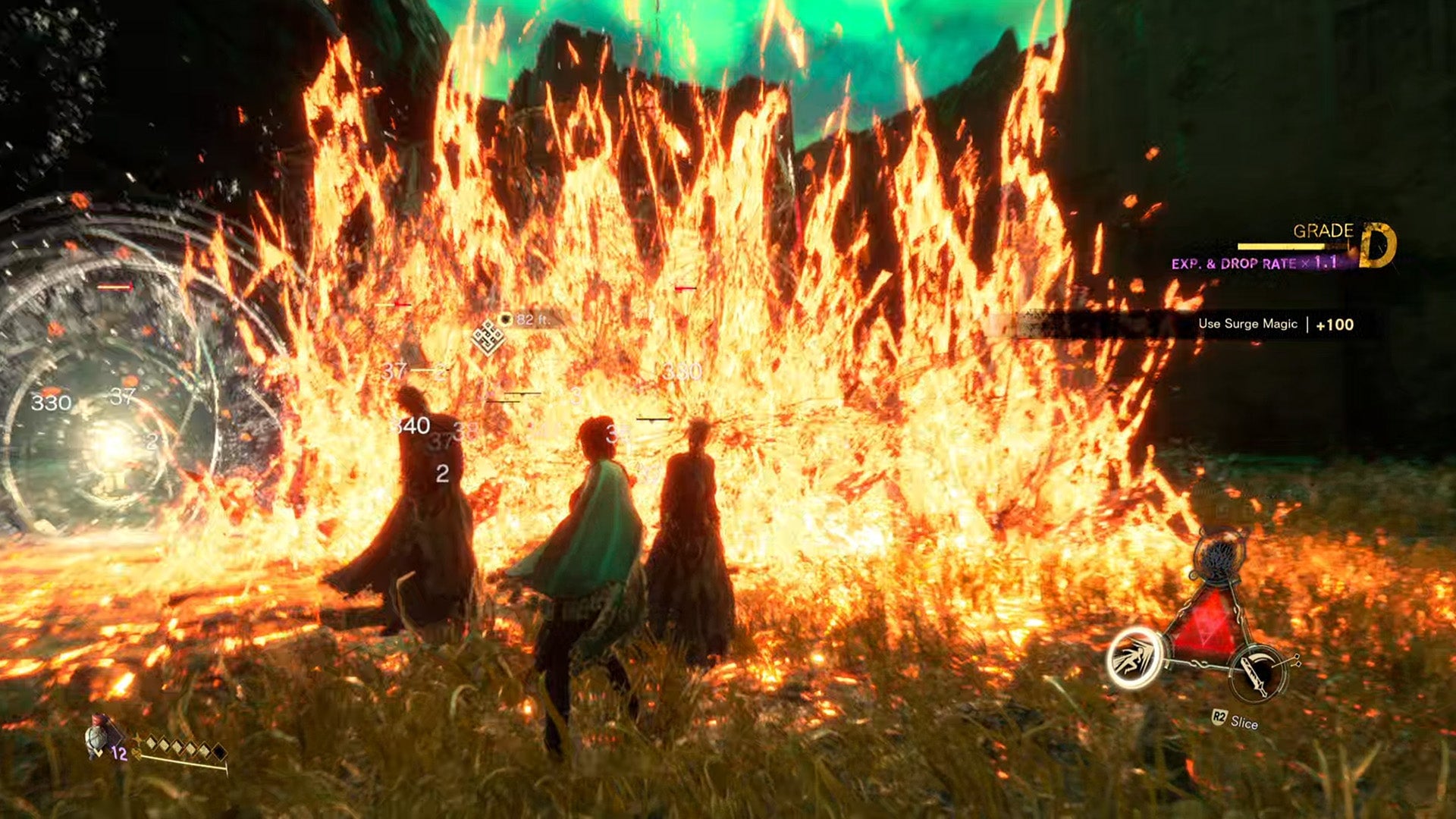Viewport: 1456px width, 819px height.
Task: Click the Use Surge Magic objective text
Action: tap(1247, 325)
